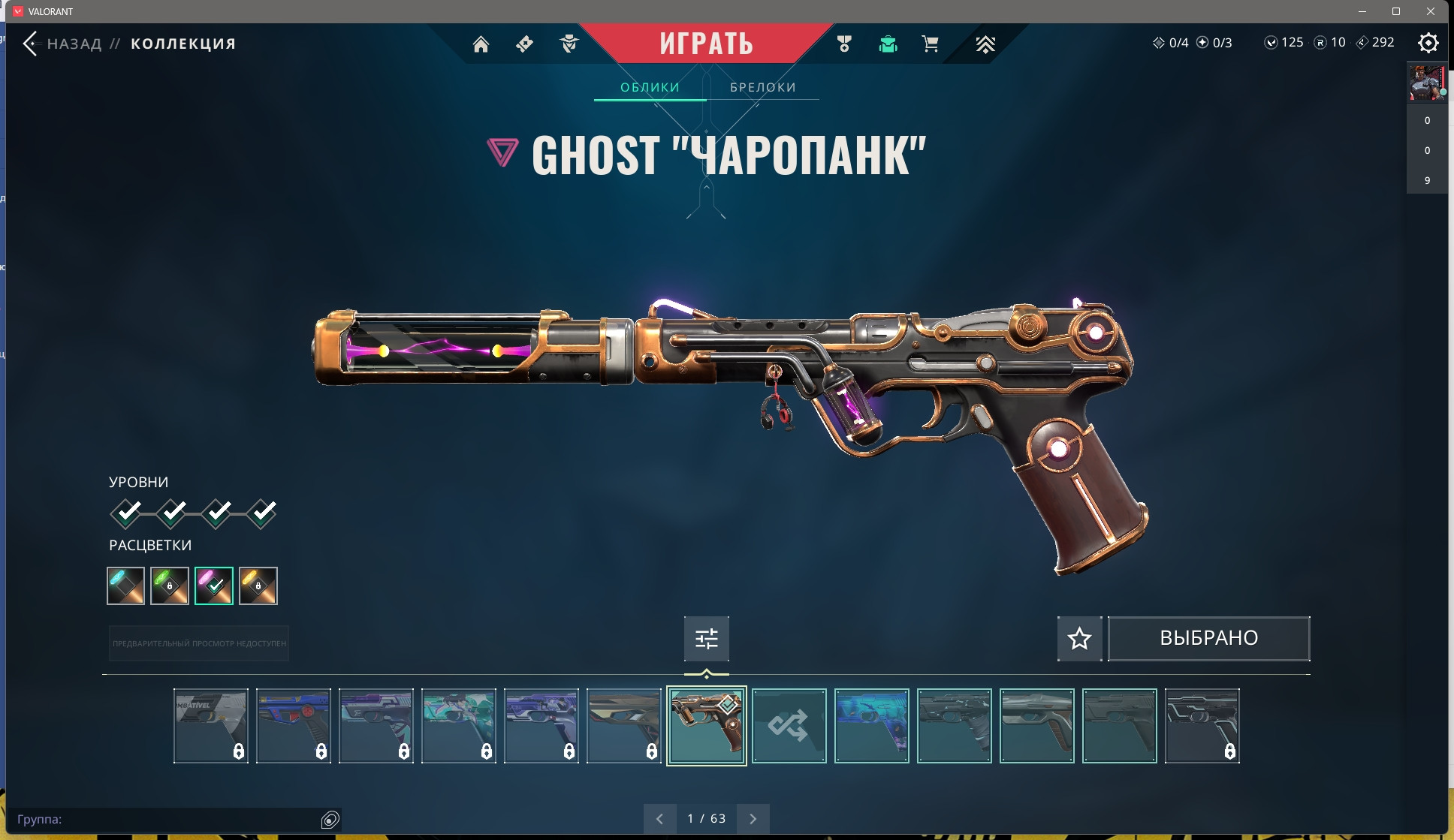Viewport: 1454px width, 840px height.
Task: Open the store shopping cart icon
Action: 930,44
